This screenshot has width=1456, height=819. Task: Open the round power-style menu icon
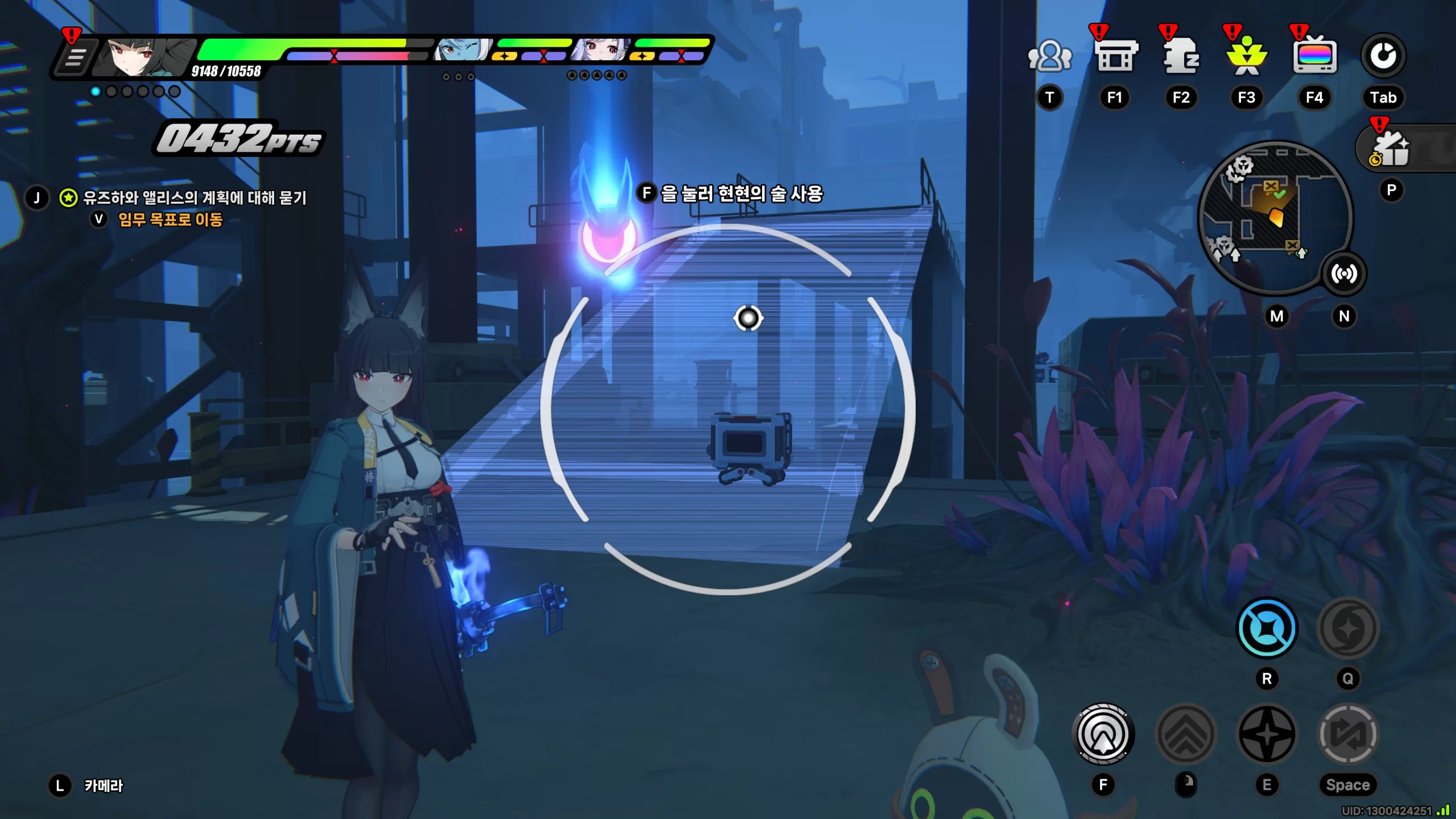tap(1383, 56)
